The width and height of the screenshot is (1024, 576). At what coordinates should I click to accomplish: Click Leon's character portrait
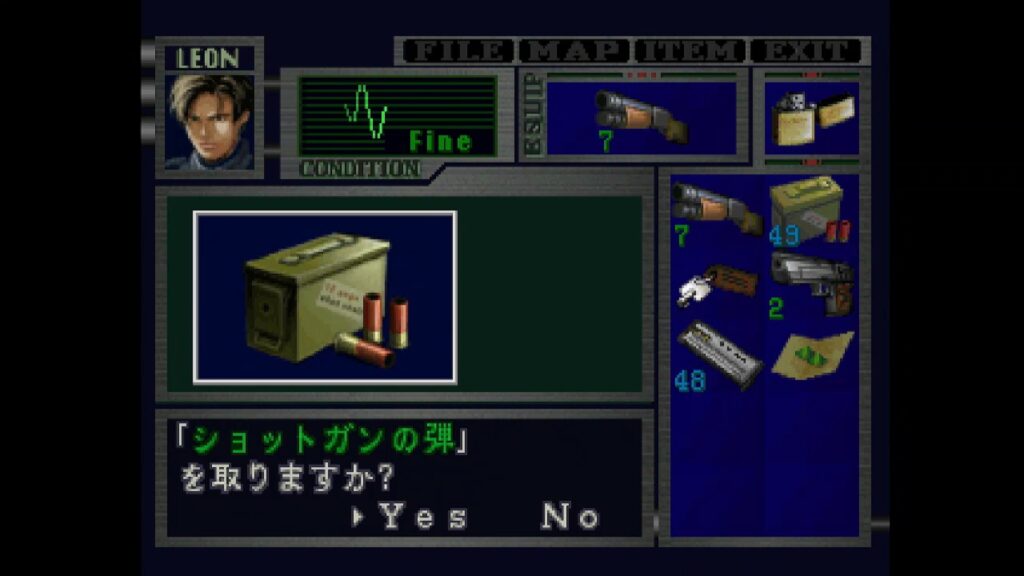209,121
